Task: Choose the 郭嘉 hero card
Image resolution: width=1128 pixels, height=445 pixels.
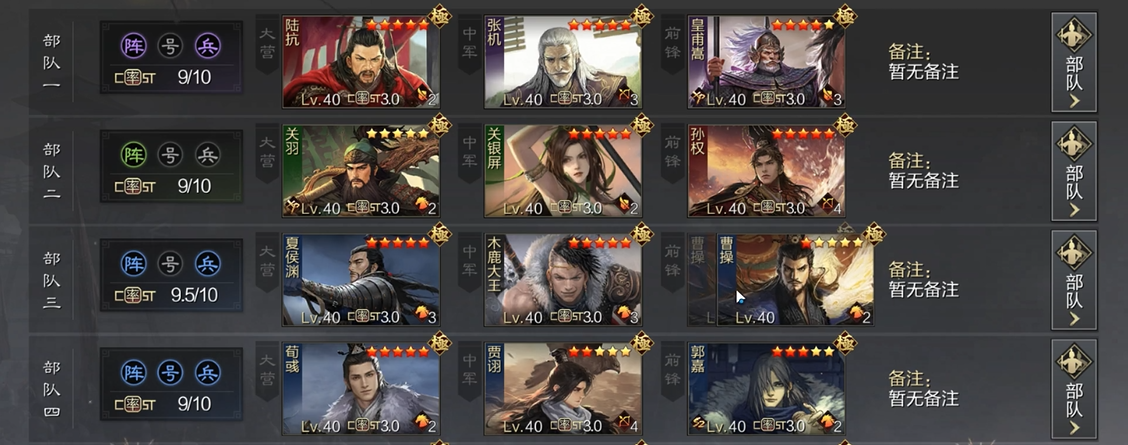Action: coord(766,389)
